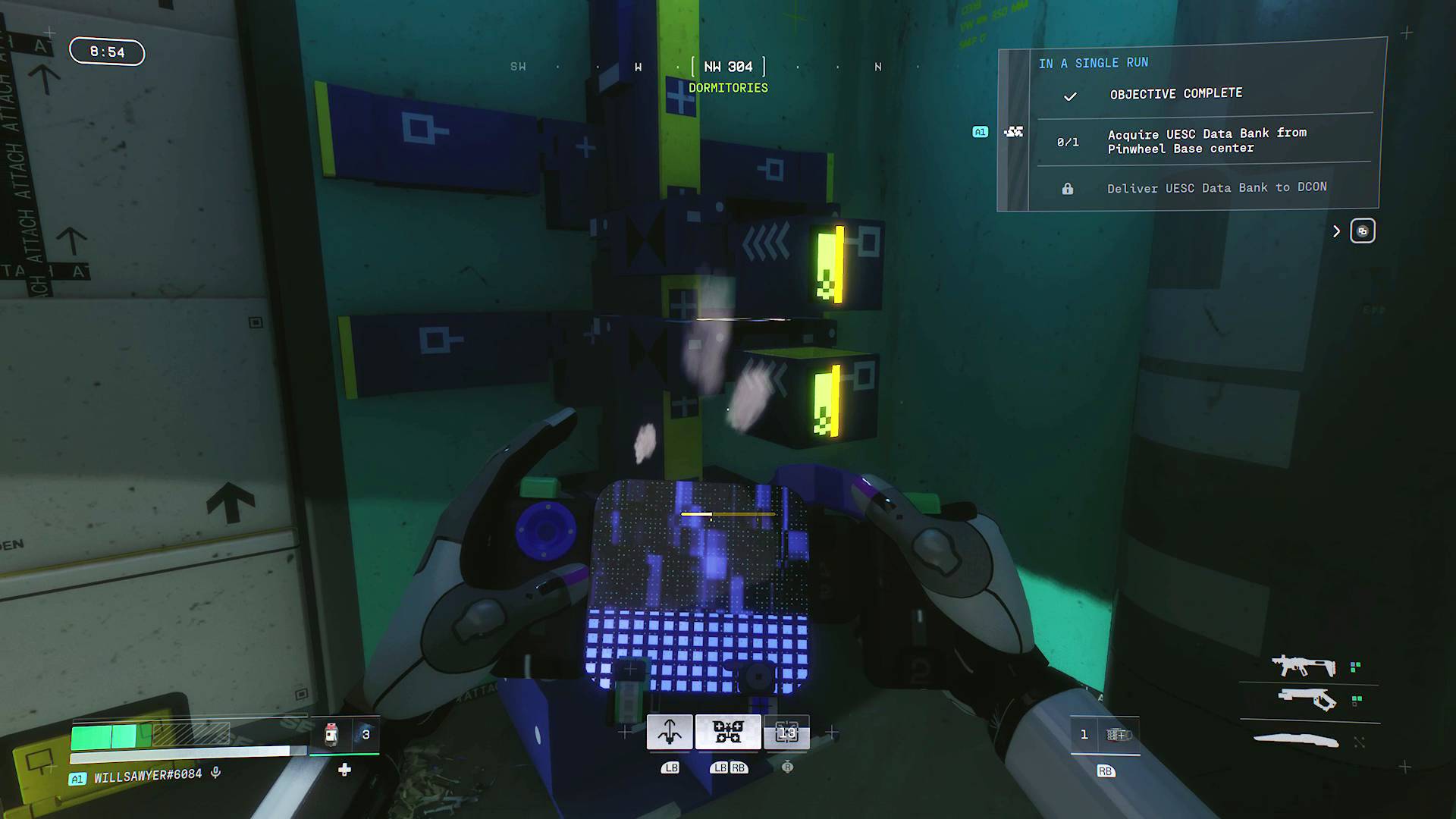Click the lock icon beside the DCON delivery objective

click(1069, 187)
